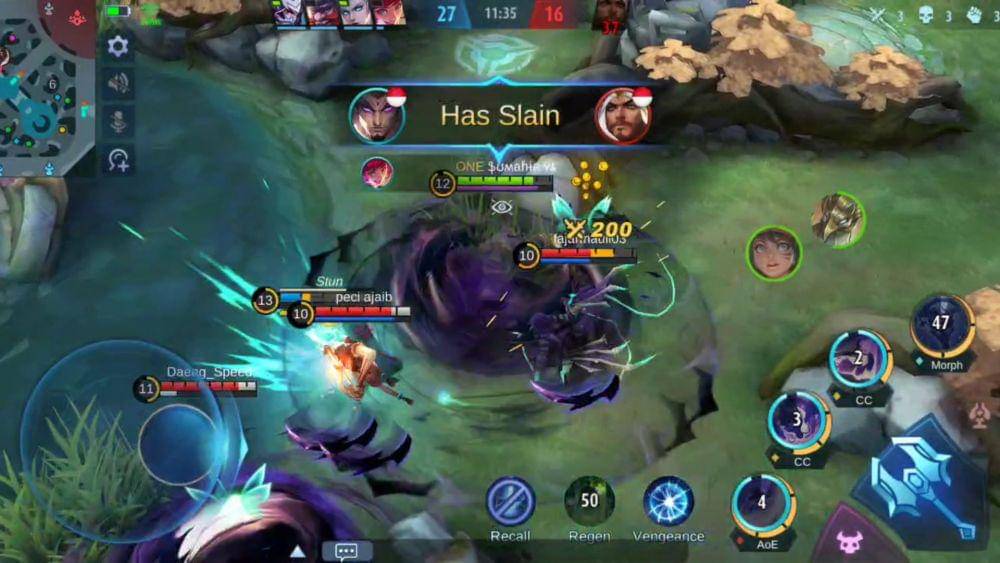Target the golden armored hero portrait
Image resolution: width=1000 pixels, height=563 pixels.
click(x=837, y=219)
